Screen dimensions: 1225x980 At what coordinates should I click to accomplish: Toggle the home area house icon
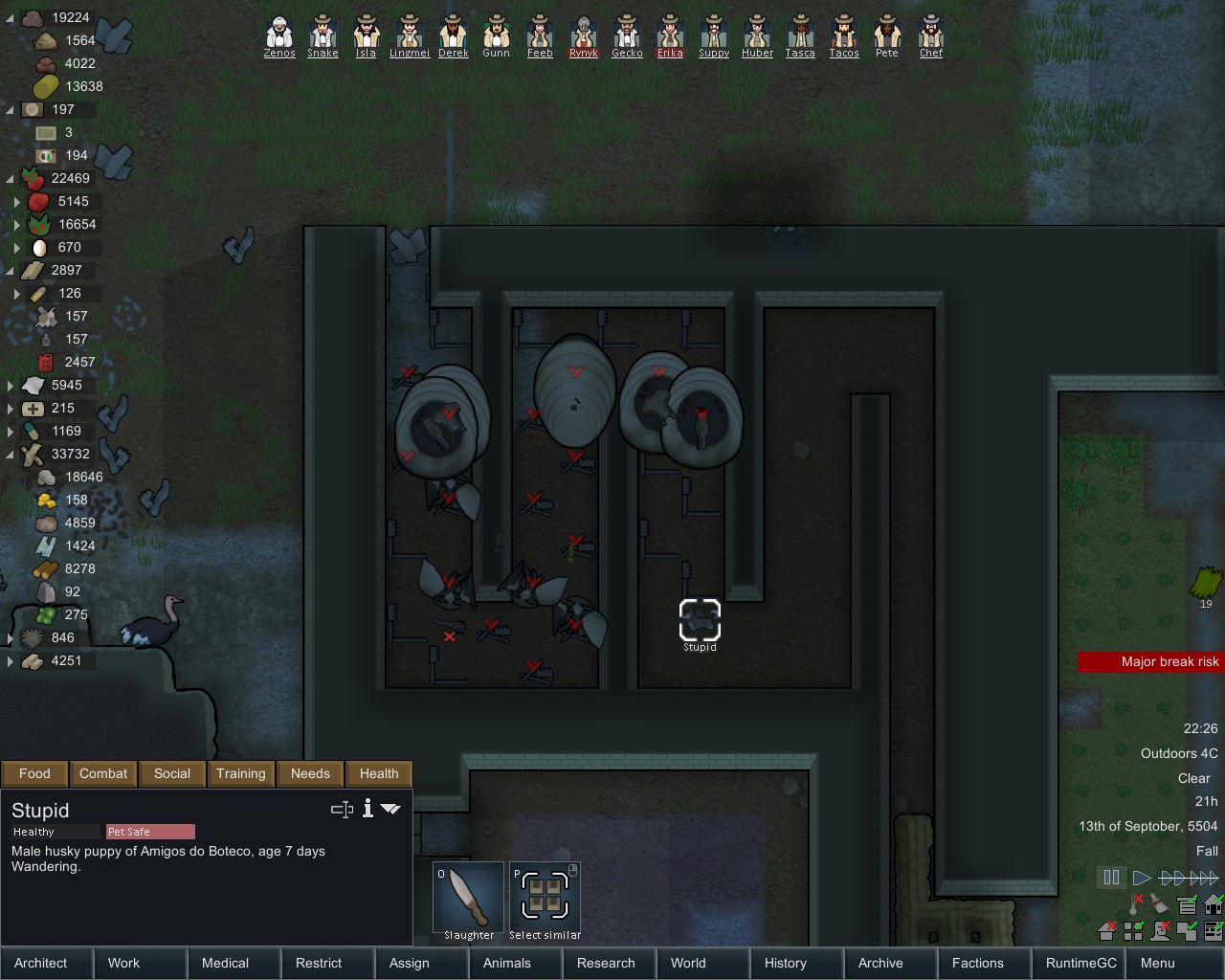click(x=1212, y=903)
